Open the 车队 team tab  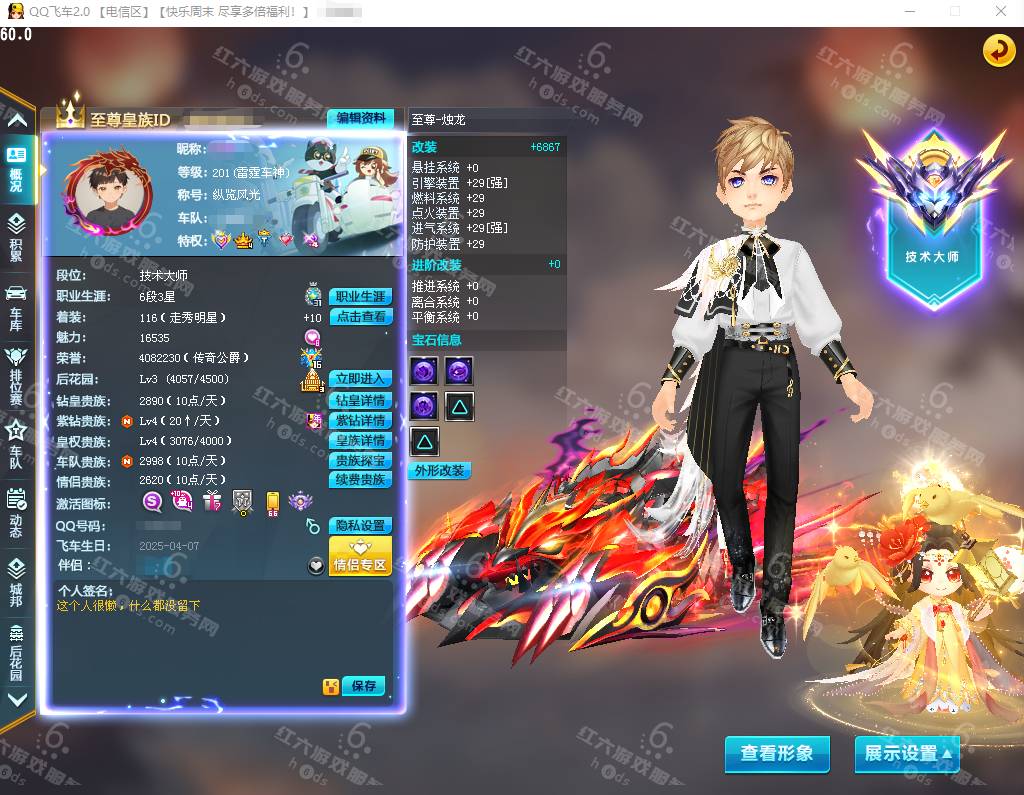16,445
